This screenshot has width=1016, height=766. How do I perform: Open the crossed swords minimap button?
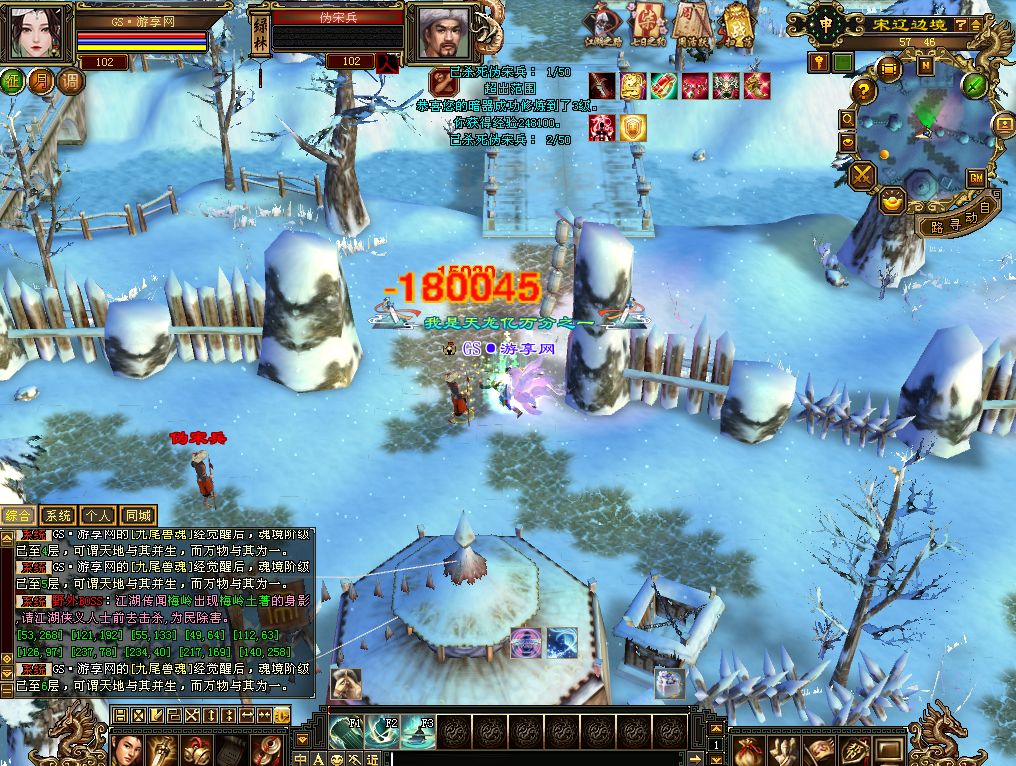point(862,177)
